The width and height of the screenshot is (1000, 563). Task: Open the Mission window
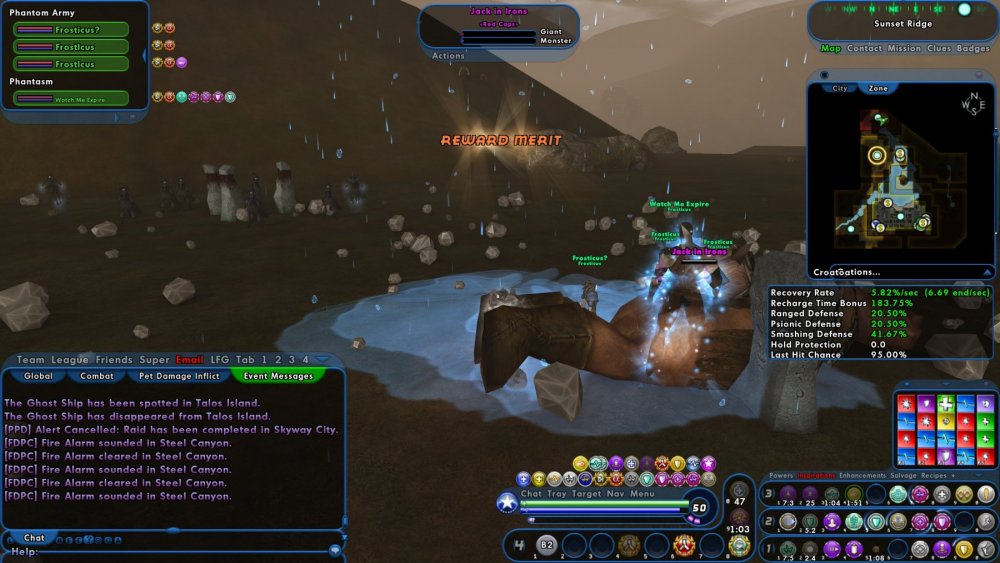click(x=904, y=48)
